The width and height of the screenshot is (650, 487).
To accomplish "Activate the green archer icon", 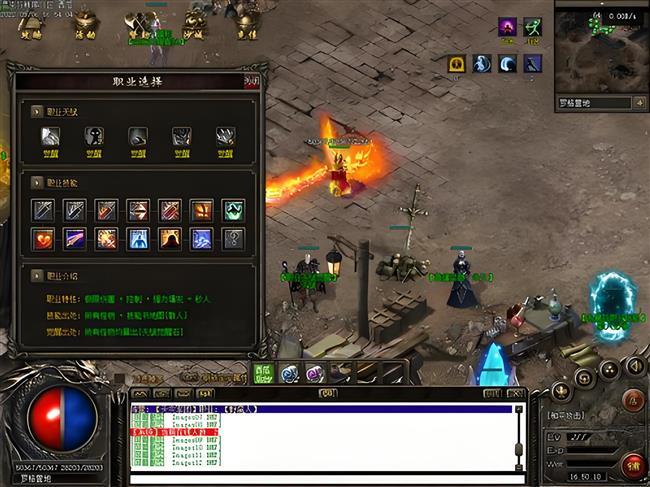I will 532,27.
